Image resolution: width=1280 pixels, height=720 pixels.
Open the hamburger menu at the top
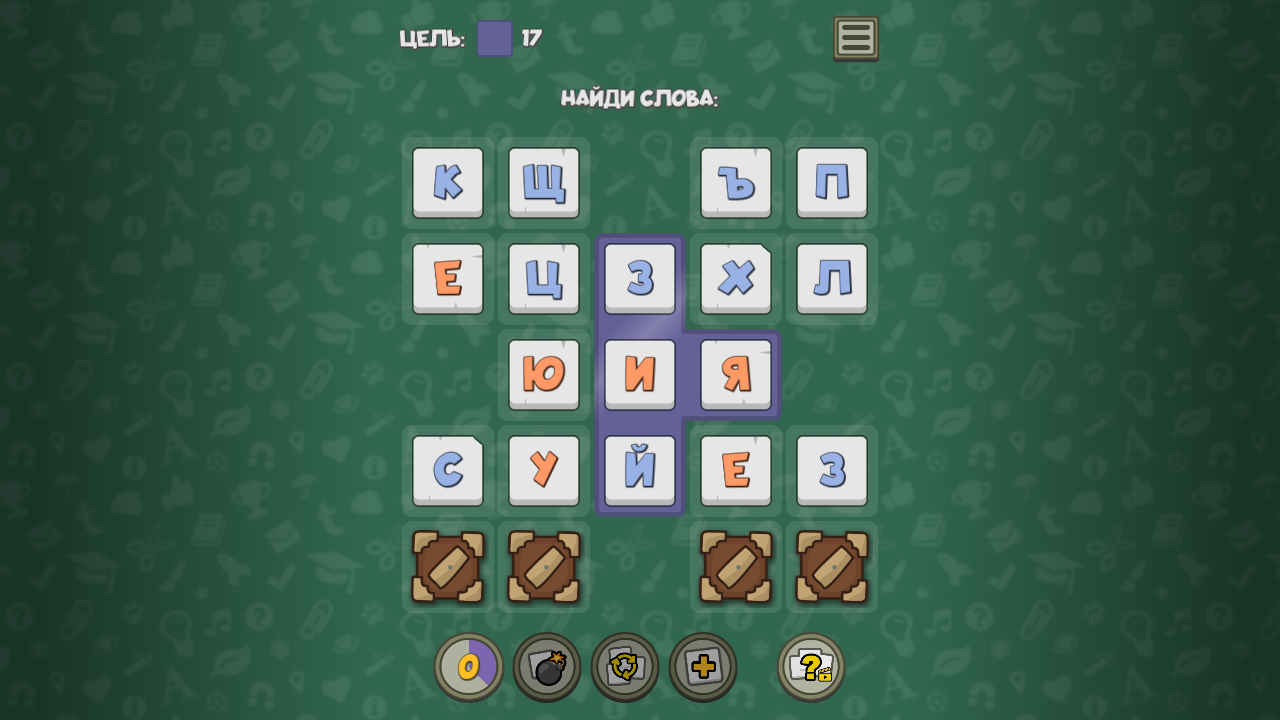(x=855, y=38)
